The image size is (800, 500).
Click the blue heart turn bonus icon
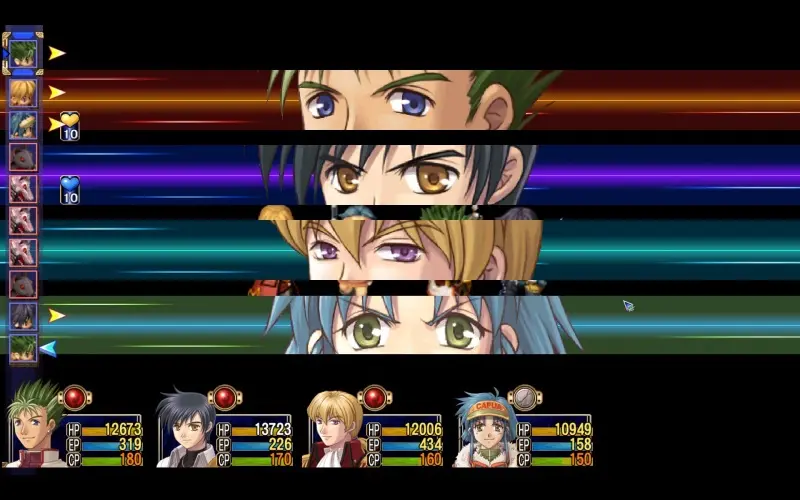coord(69,189)
